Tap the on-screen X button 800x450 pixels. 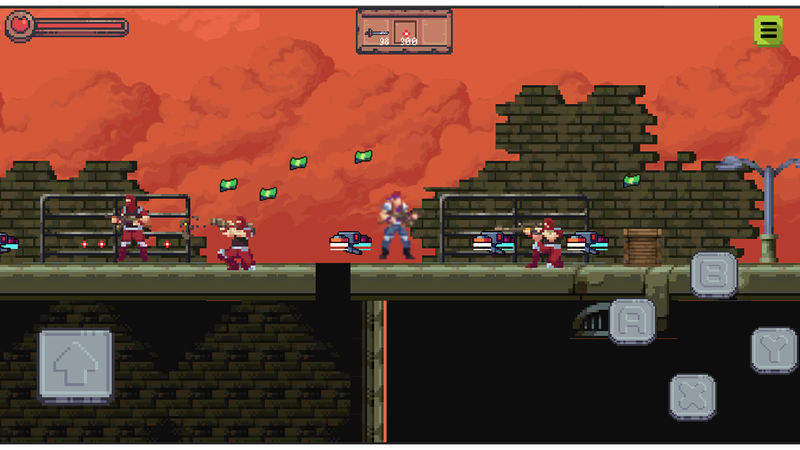[x=692, y=396]
